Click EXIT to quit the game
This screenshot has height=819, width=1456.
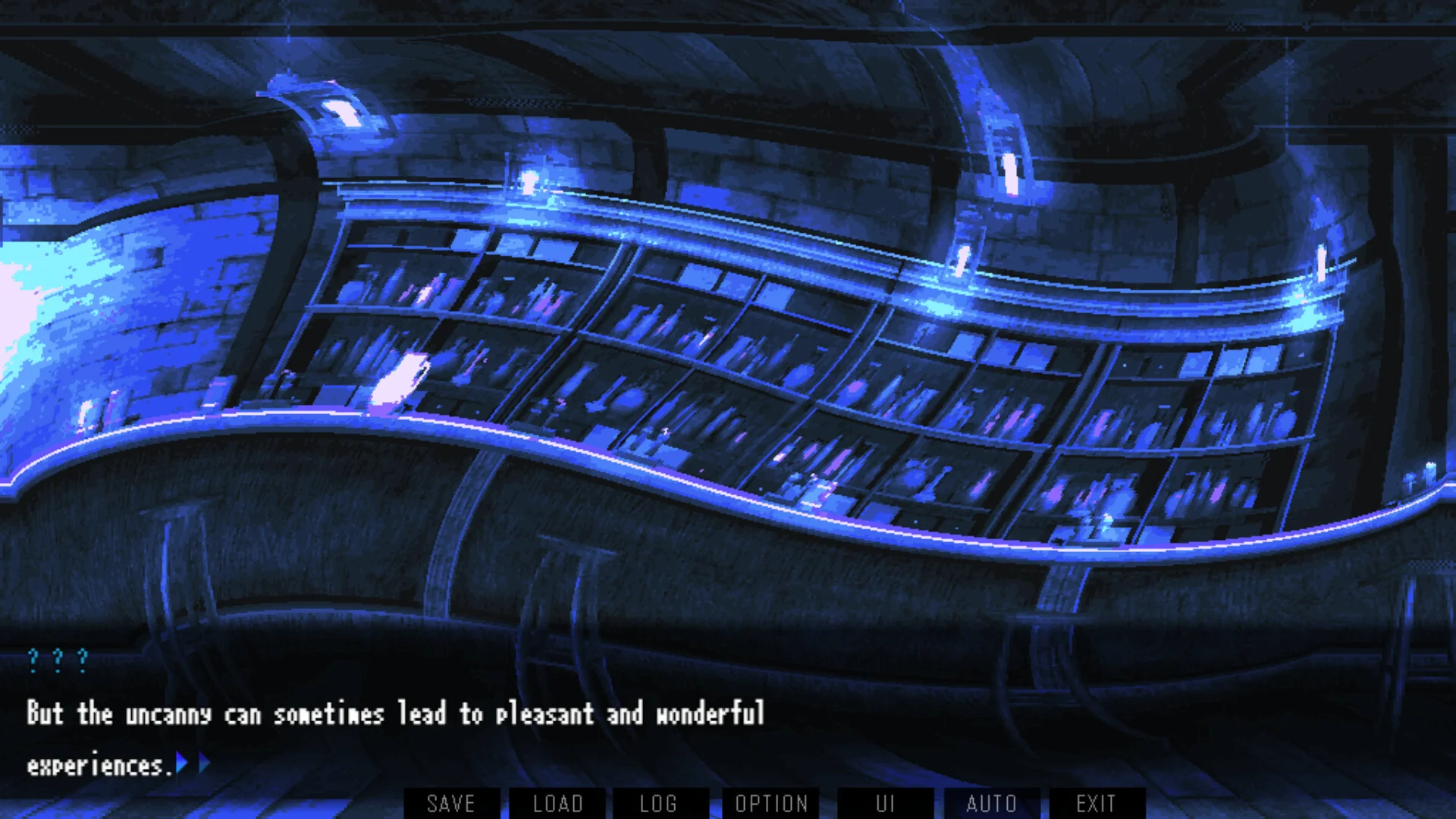(1095, 804)
